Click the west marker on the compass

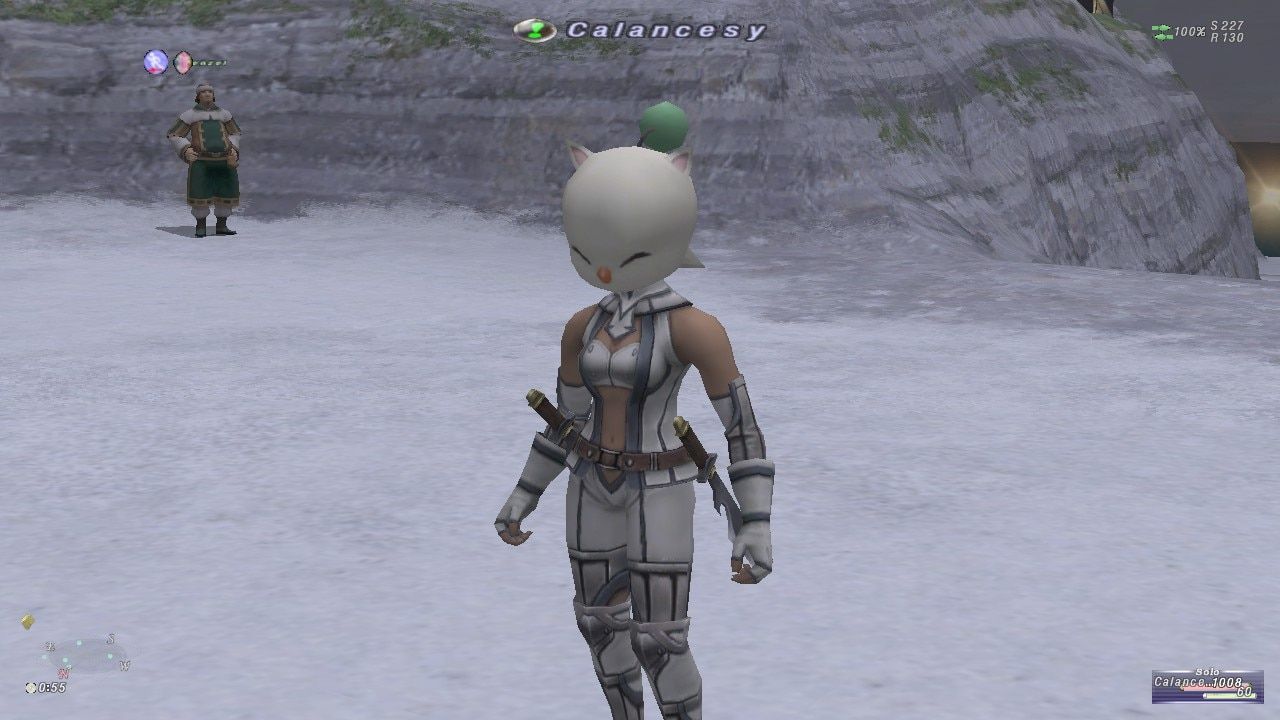125,666
